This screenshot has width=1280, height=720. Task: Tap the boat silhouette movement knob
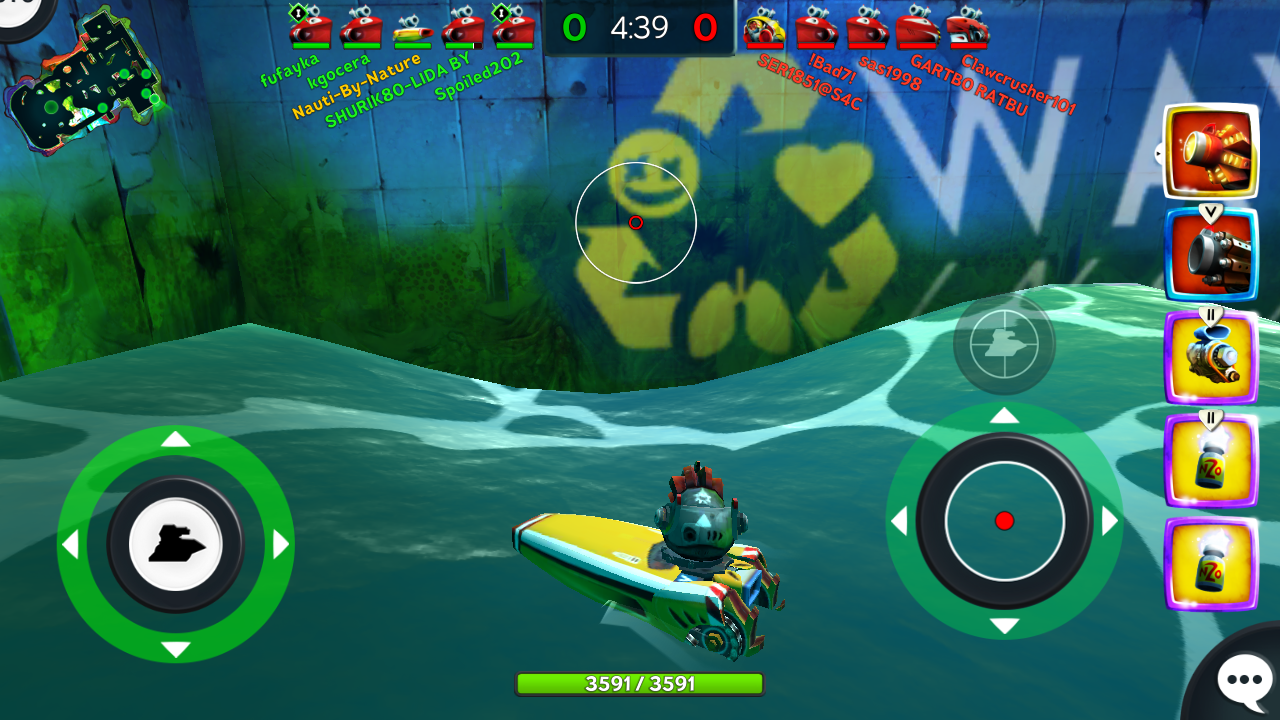click(176, 545)
